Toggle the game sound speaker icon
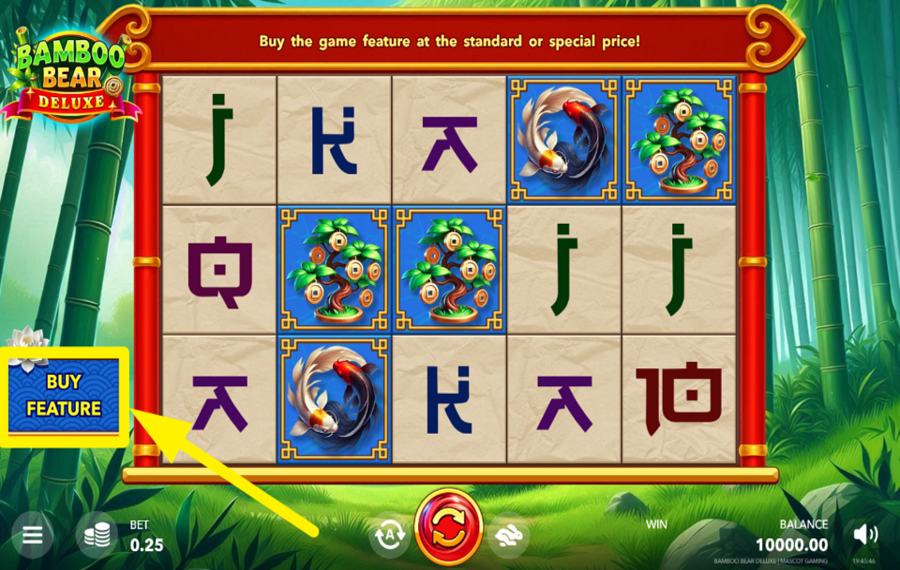This screenshot has height=570, width=900. coord(865,535)
